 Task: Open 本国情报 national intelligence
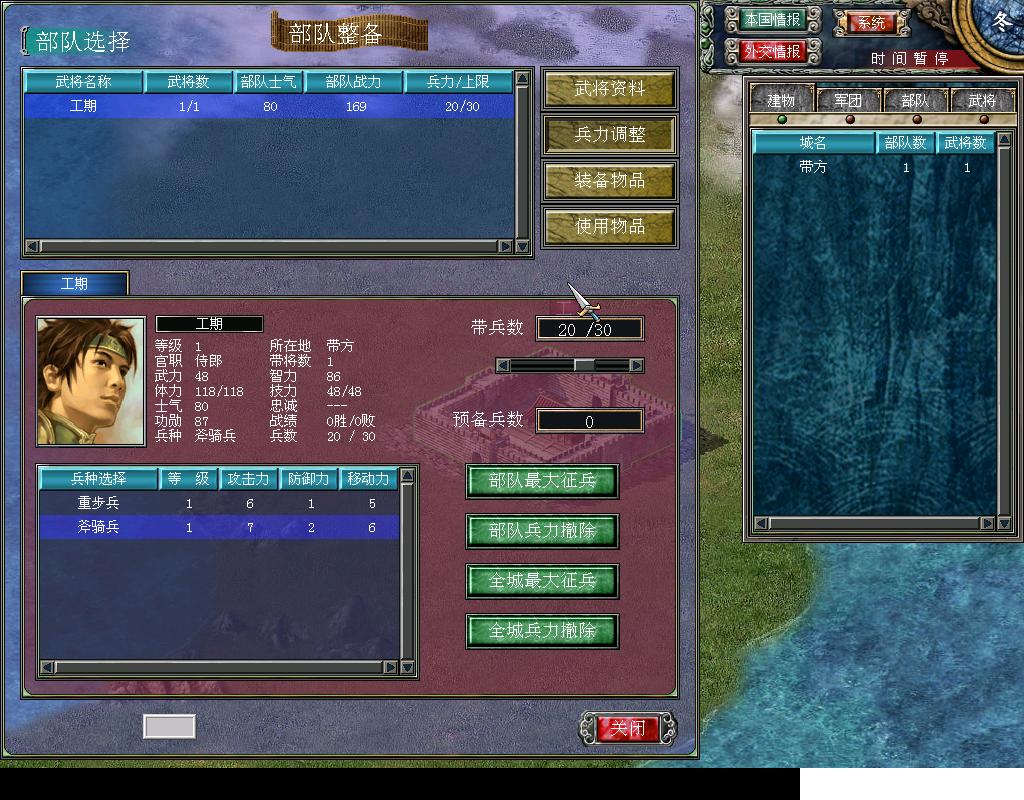pyautogui.click(x=772, y=20)
